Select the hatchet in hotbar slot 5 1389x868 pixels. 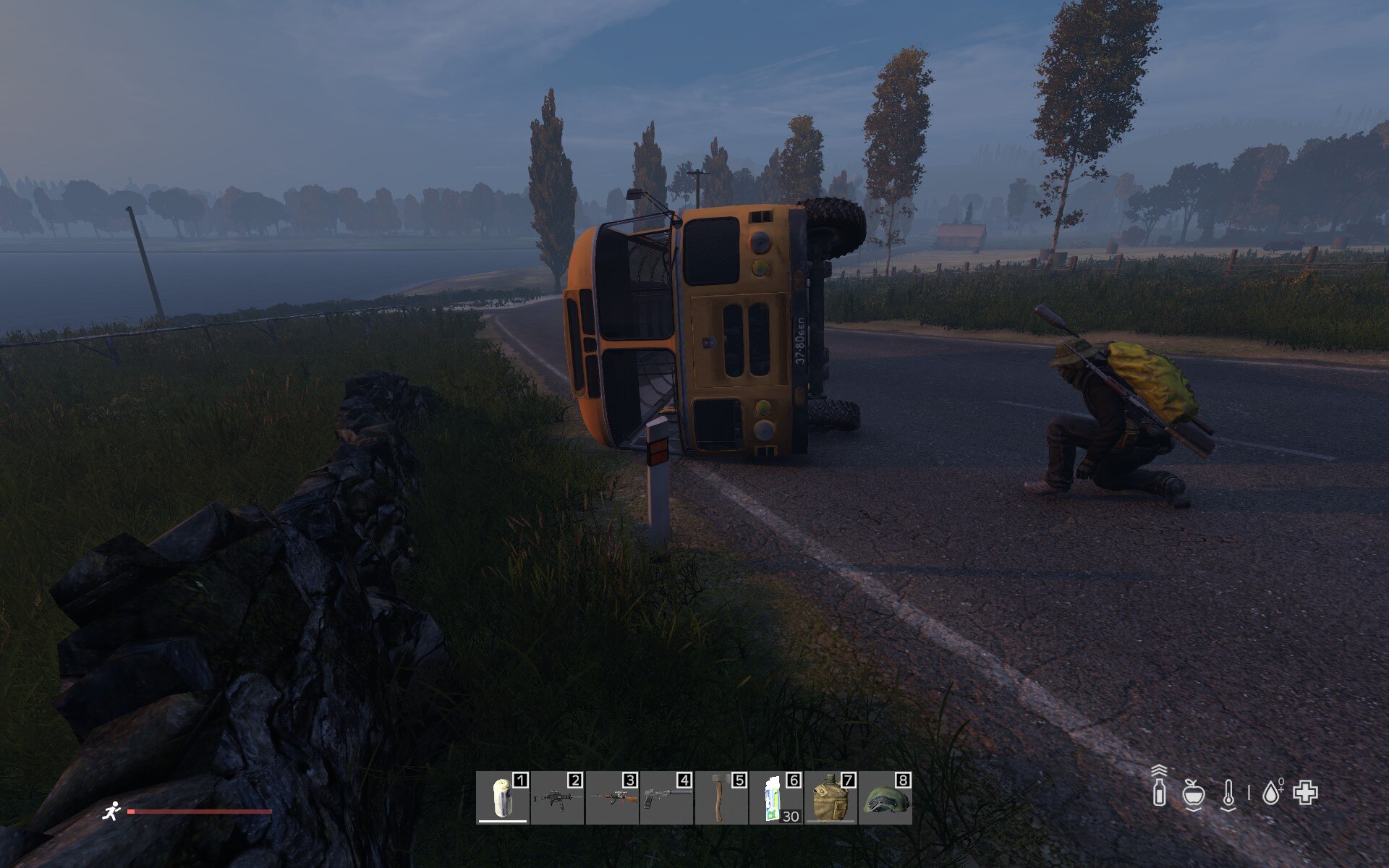tap(721, 798)
